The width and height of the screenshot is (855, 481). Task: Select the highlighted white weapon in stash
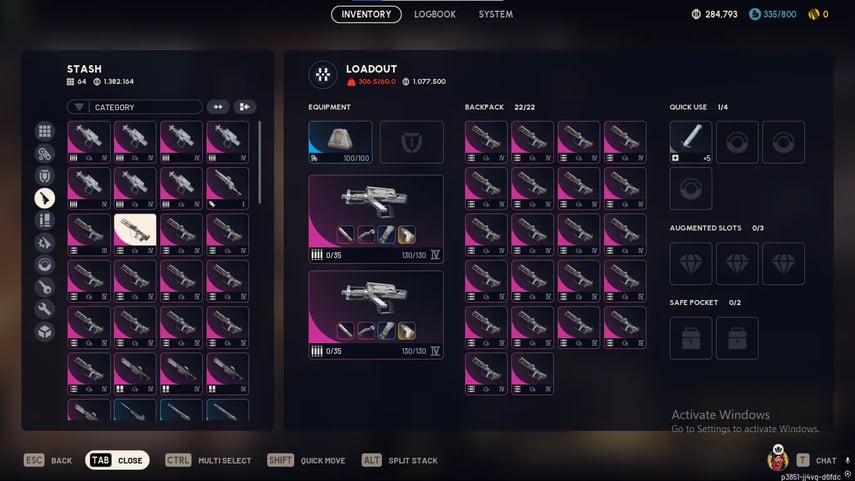pos(136,233)
